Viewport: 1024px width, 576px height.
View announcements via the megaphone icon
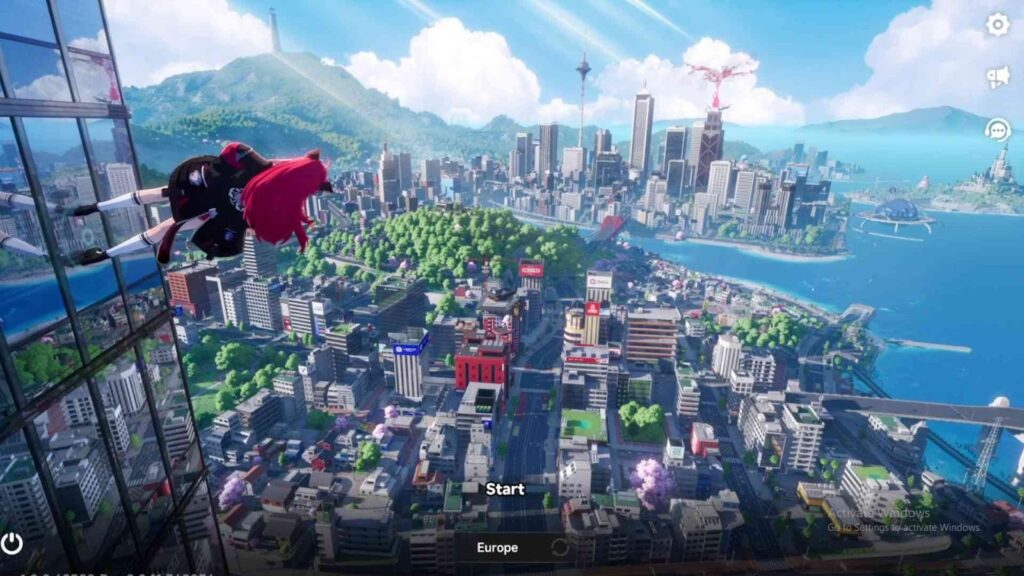point(997,78)
